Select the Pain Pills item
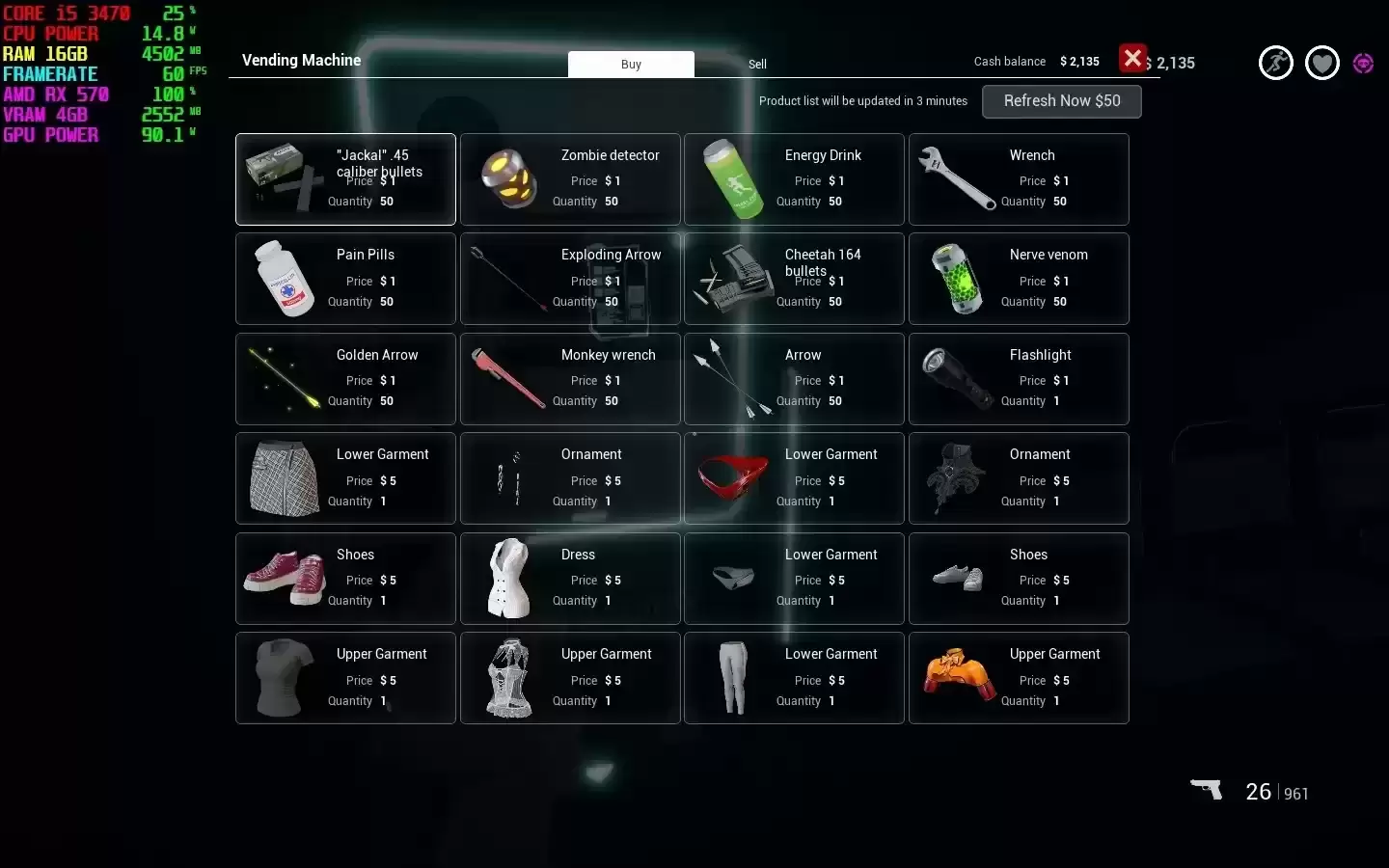This screenshot has height=868, width=1389. (345, 279)
